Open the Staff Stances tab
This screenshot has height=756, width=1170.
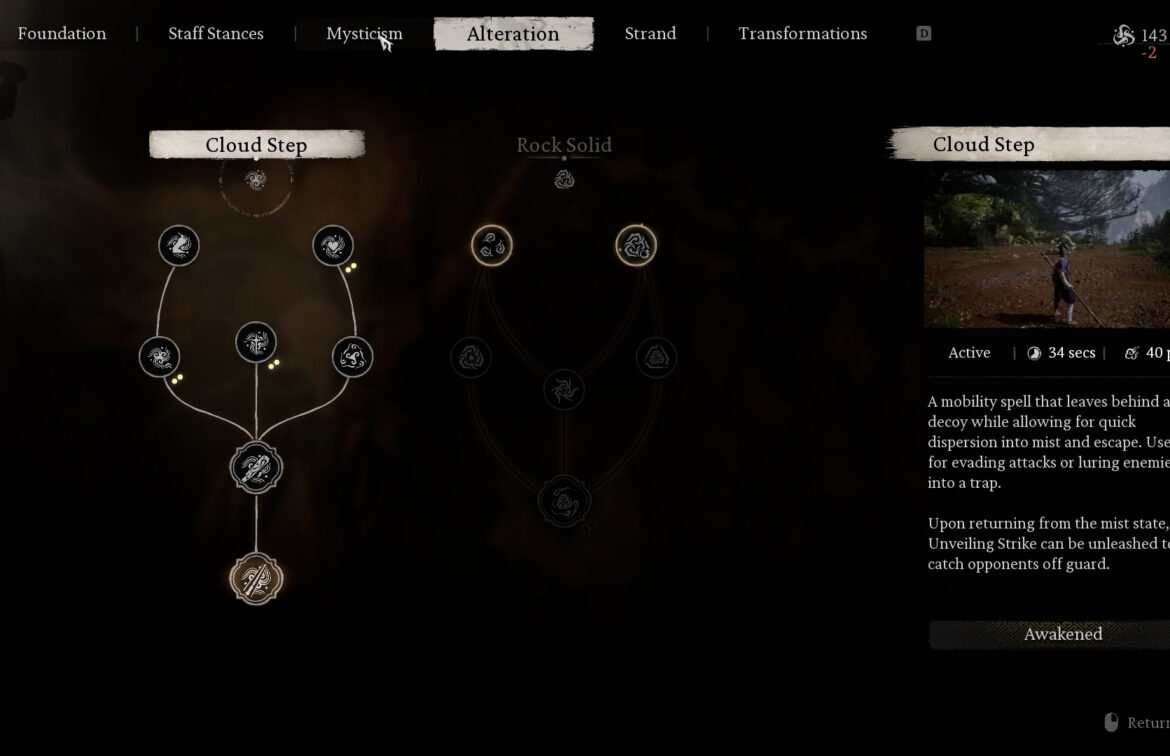[x=216, y=33]
